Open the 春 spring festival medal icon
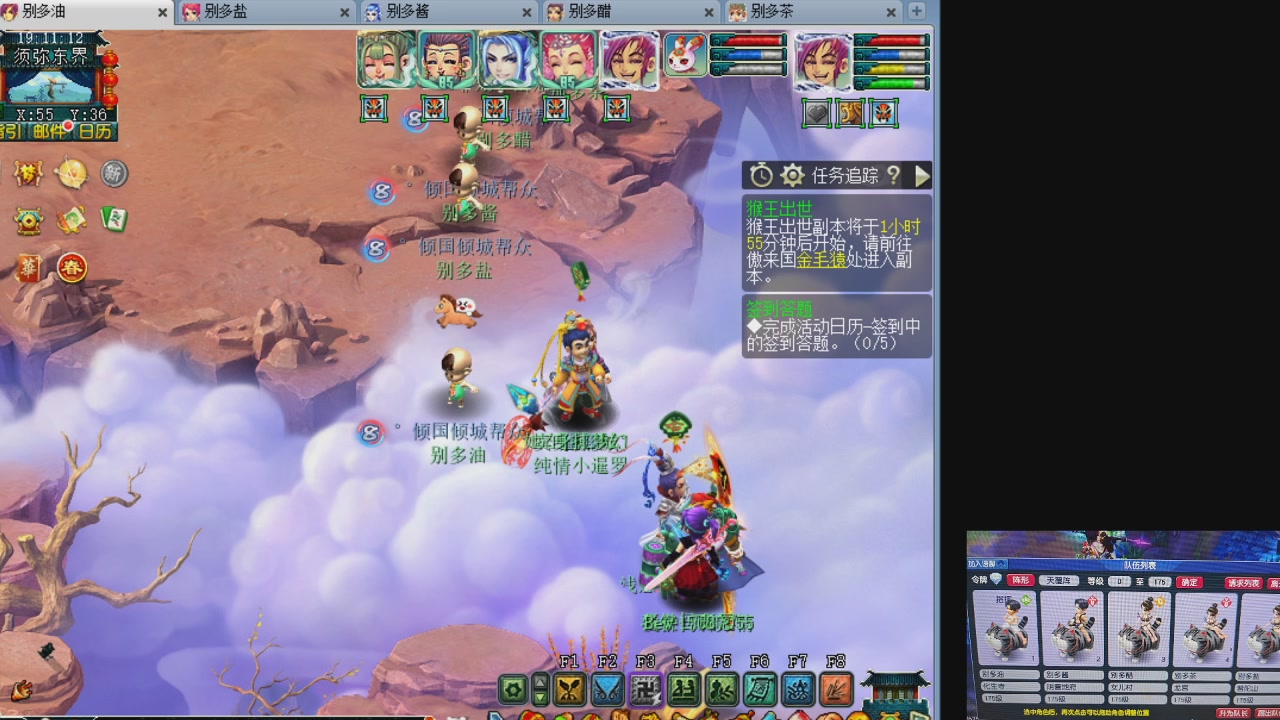The width and height of the screenshot is (1280, 720). [72, 267]
